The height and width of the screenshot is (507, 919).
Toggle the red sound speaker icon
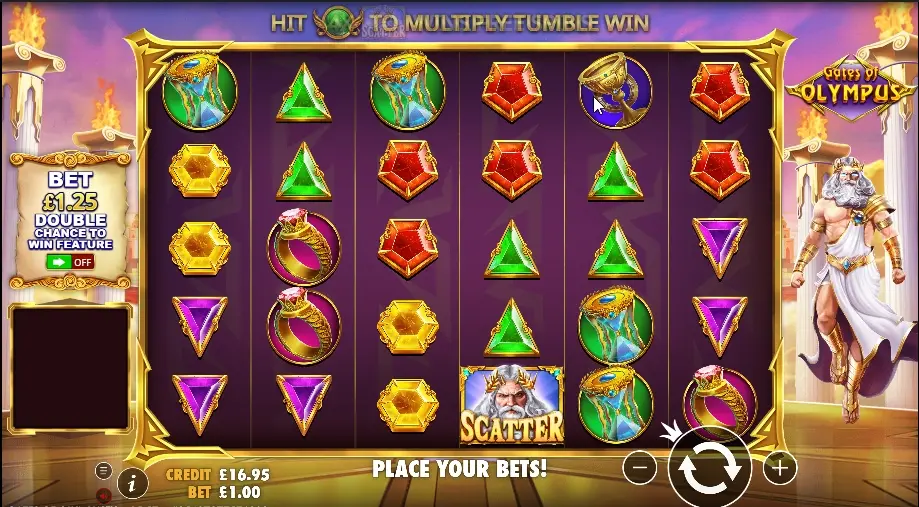tap(103, 495)
